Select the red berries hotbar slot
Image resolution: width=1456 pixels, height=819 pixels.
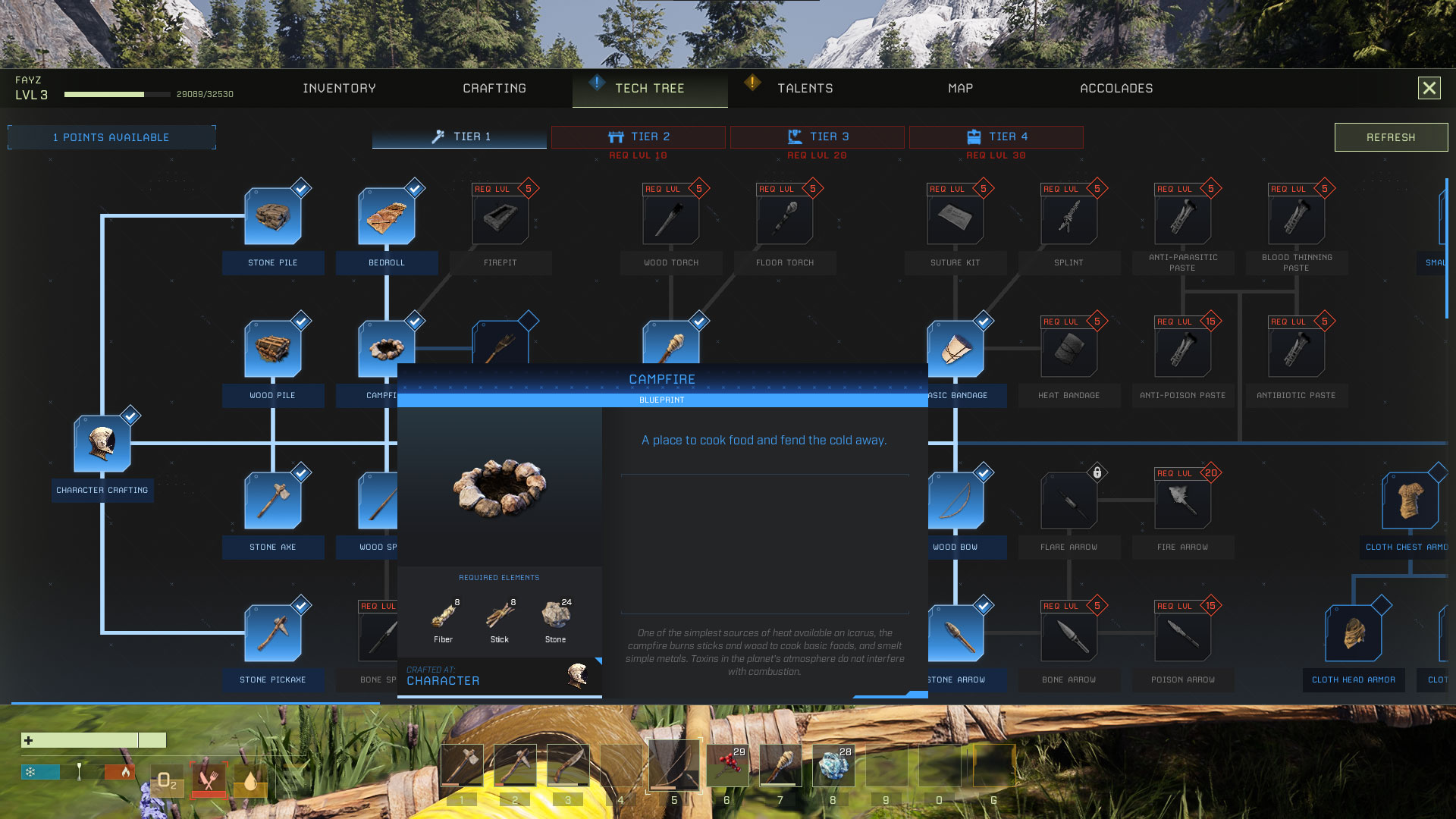727,765
